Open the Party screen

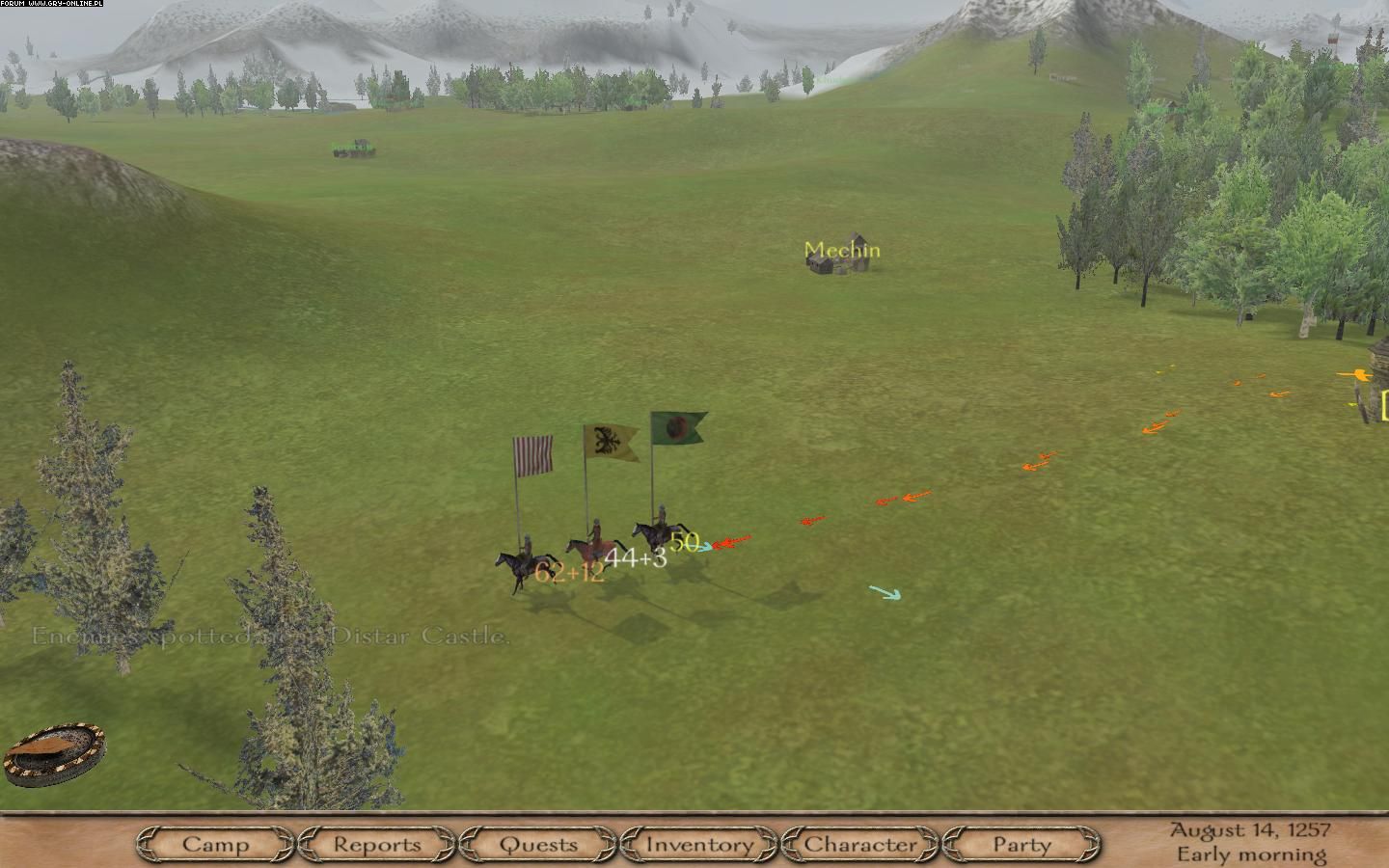click(x=1021, y=845)
